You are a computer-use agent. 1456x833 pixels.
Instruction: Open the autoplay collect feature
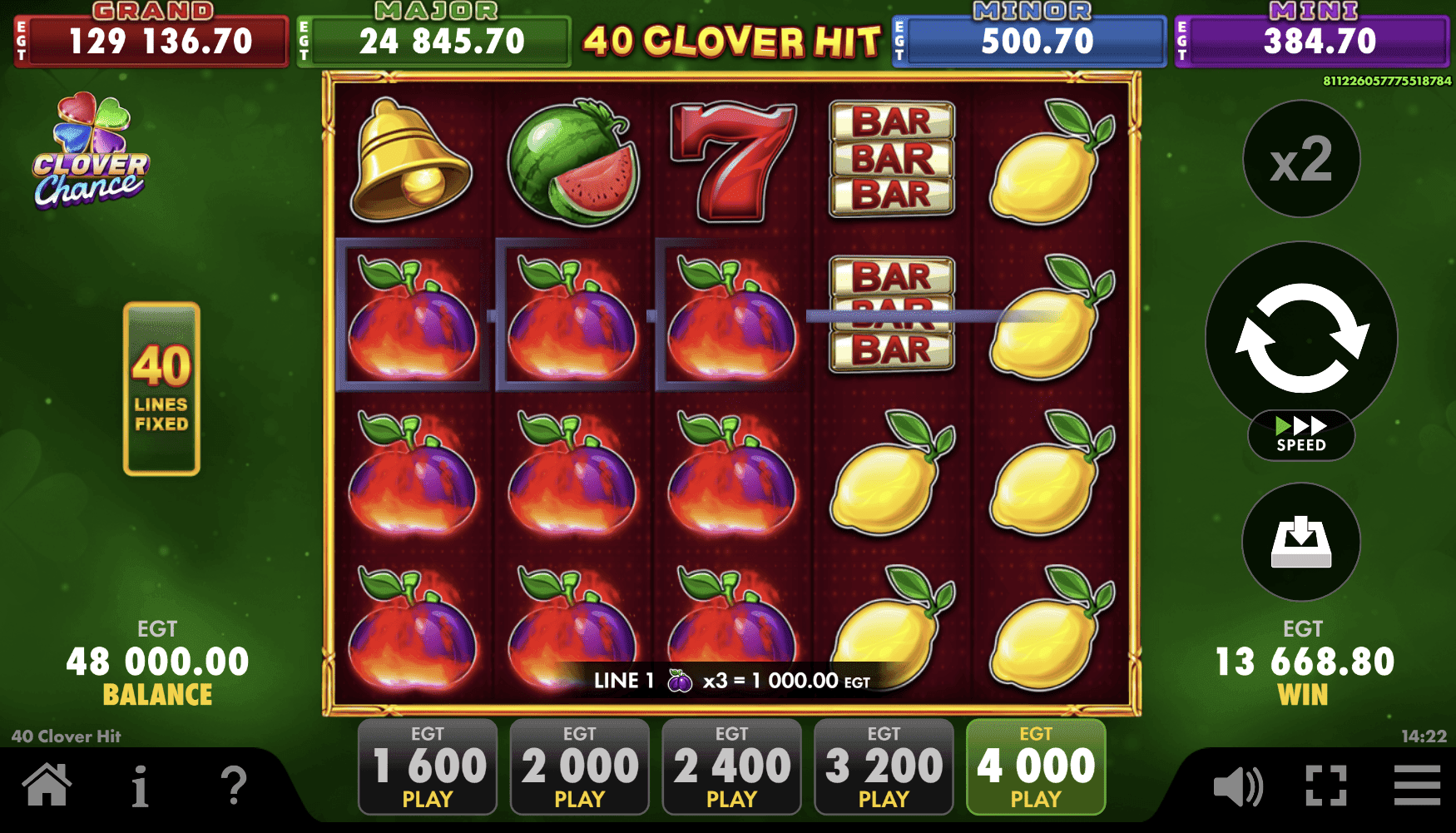click(1300, 543)
